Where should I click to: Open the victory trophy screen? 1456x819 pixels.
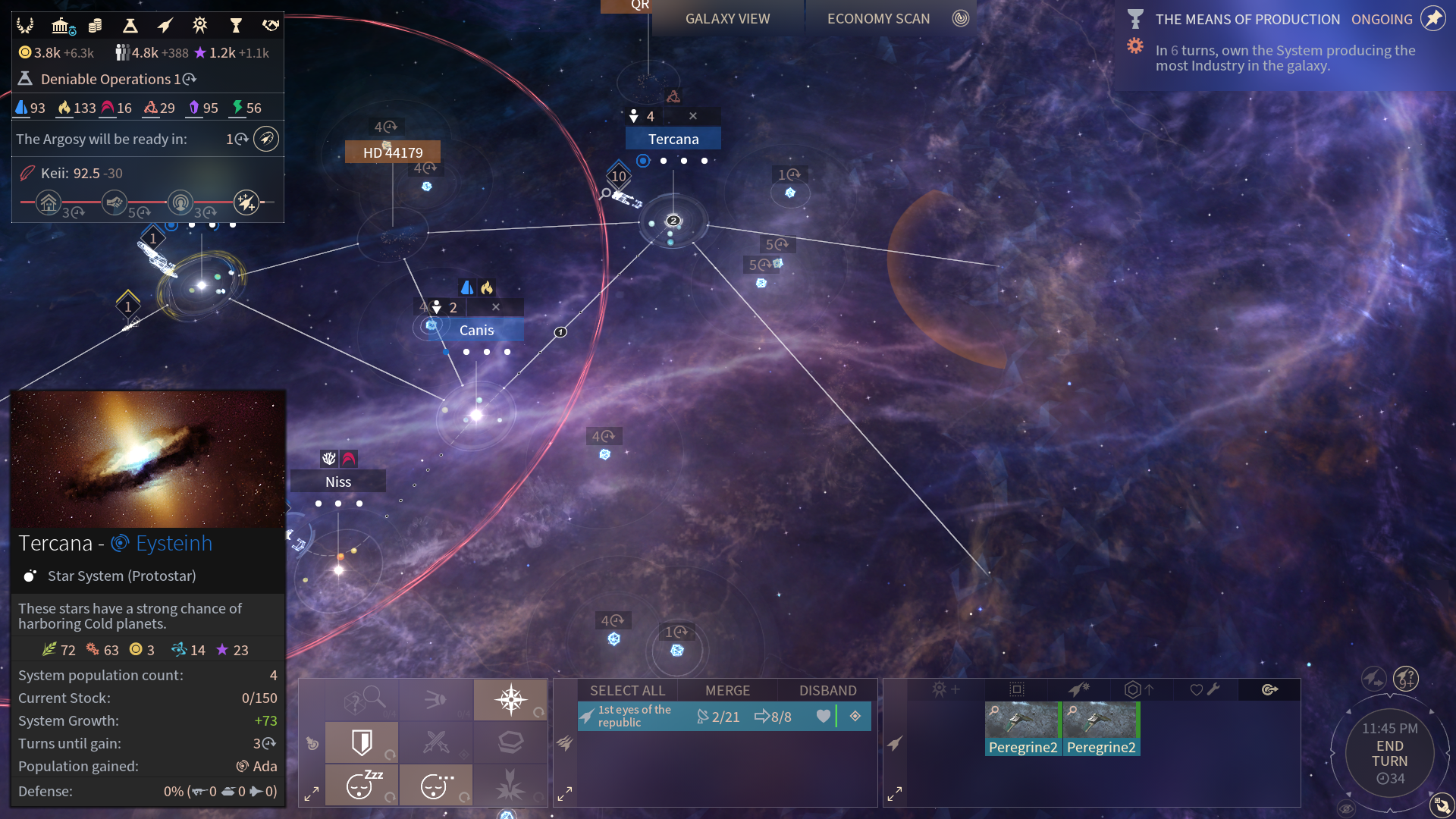coord(236,26)
